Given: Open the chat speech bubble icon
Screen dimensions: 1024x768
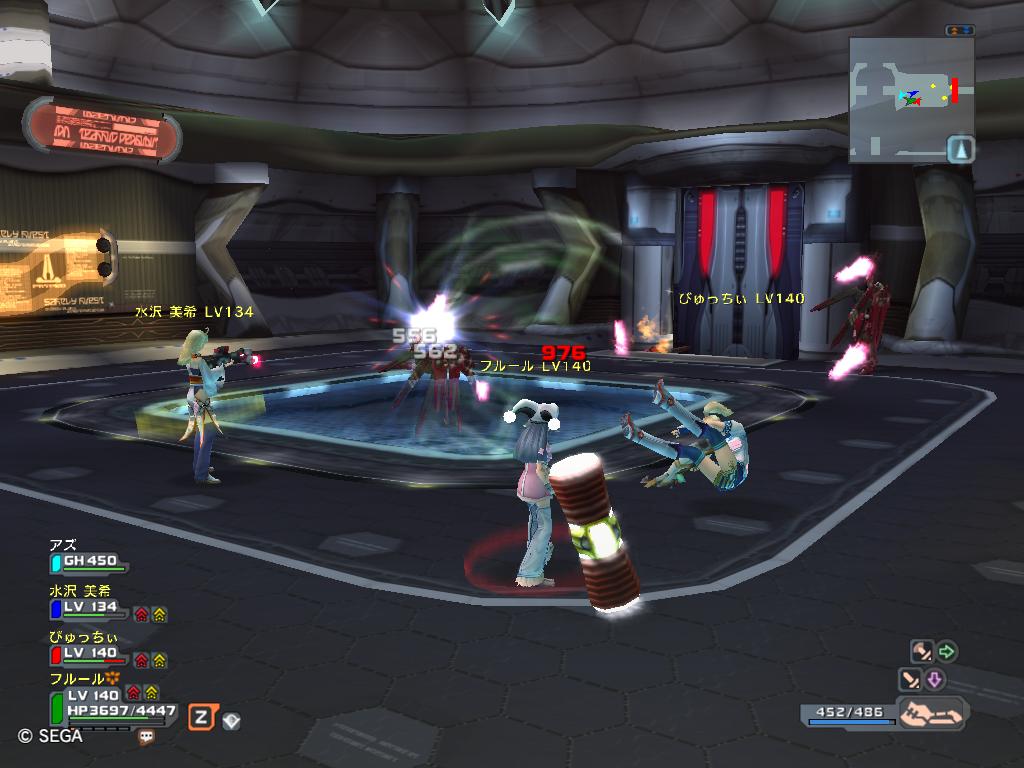Looking at the screenshot, I should 147,737.
